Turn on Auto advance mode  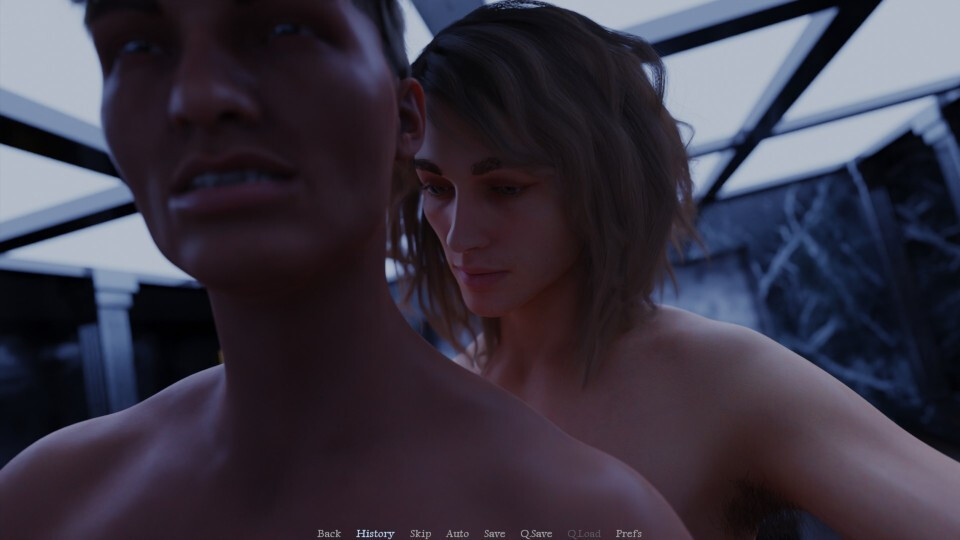457,533
